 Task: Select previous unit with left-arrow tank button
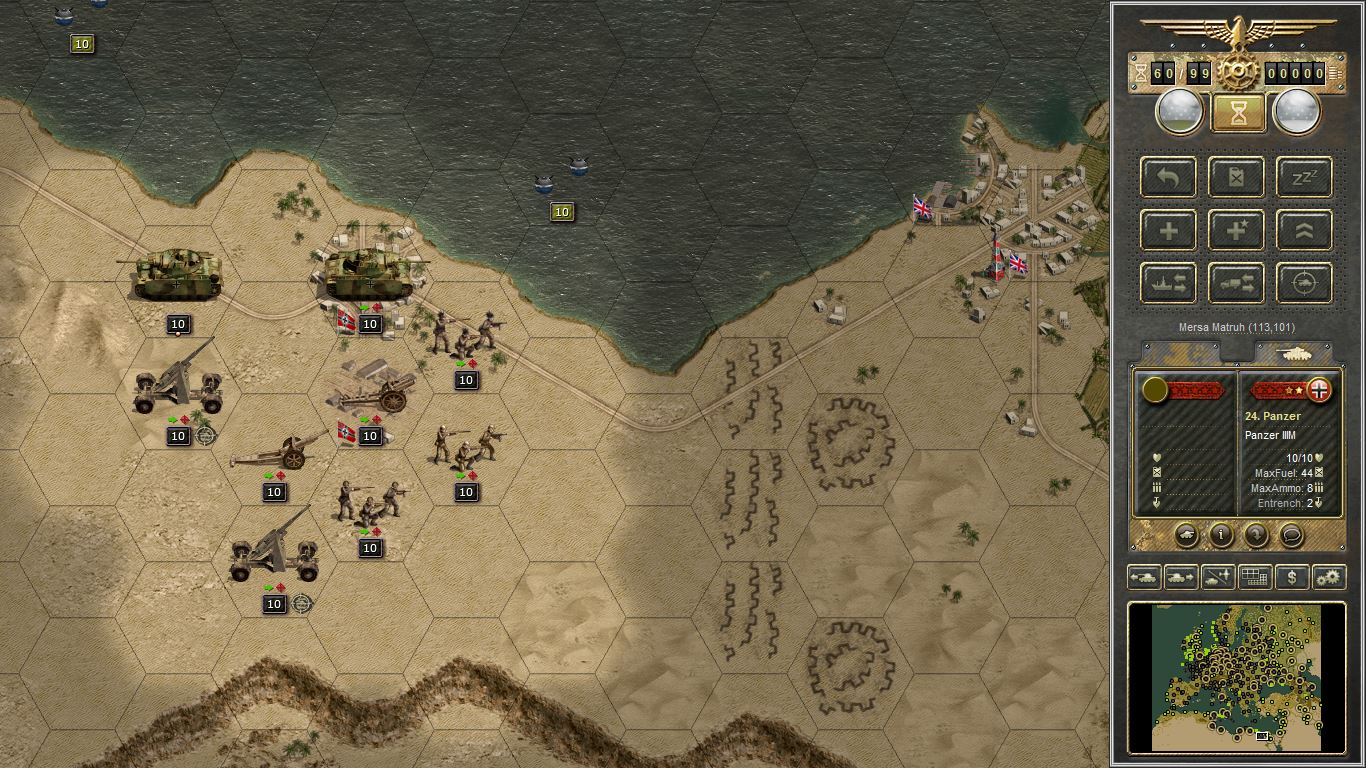click(1144, 577)
